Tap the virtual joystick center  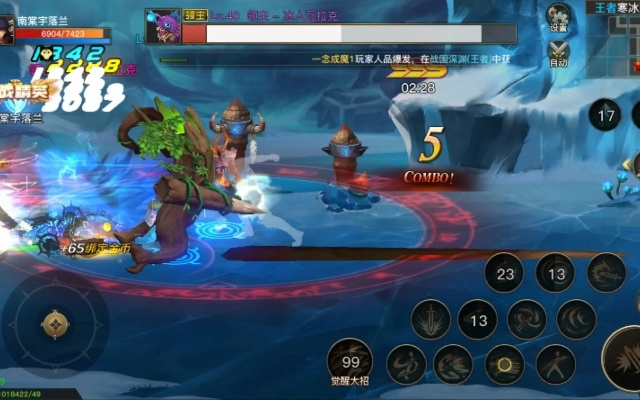tap(54, 323)
